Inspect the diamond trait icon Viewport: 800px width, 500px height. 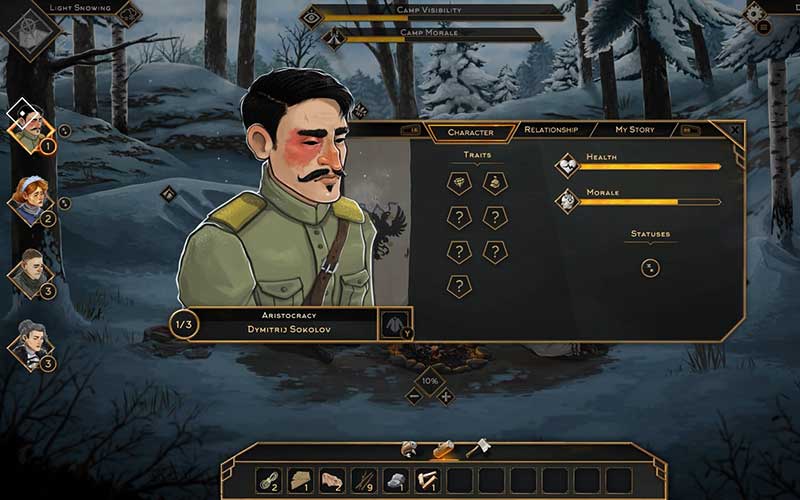point(458,182)
